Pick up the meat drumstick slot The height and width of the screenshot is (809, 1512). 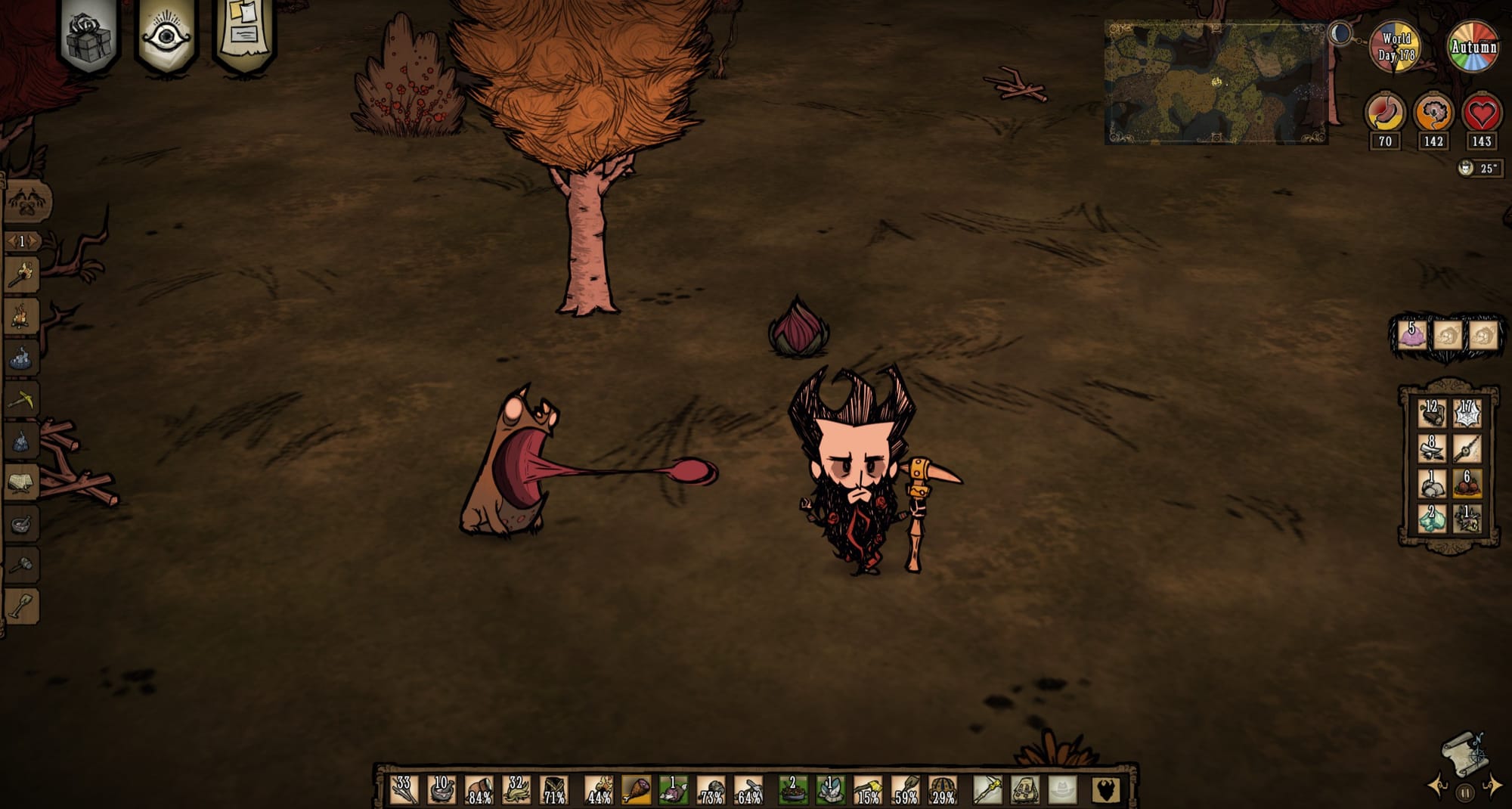click(x=636, y=790)
